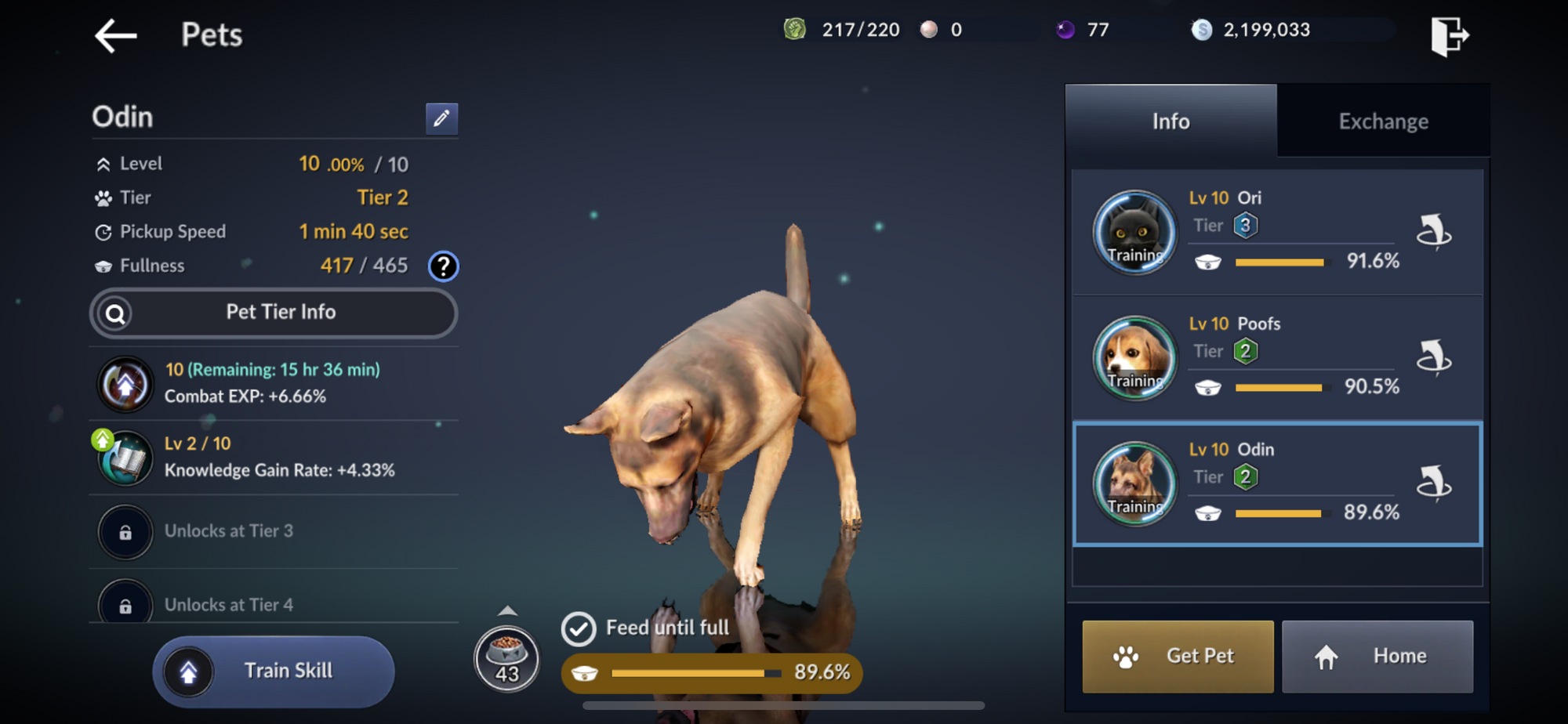The image size is (1568, 724).
Task: Toggle the Feed until full checkbox
Action: click(579, 628)
